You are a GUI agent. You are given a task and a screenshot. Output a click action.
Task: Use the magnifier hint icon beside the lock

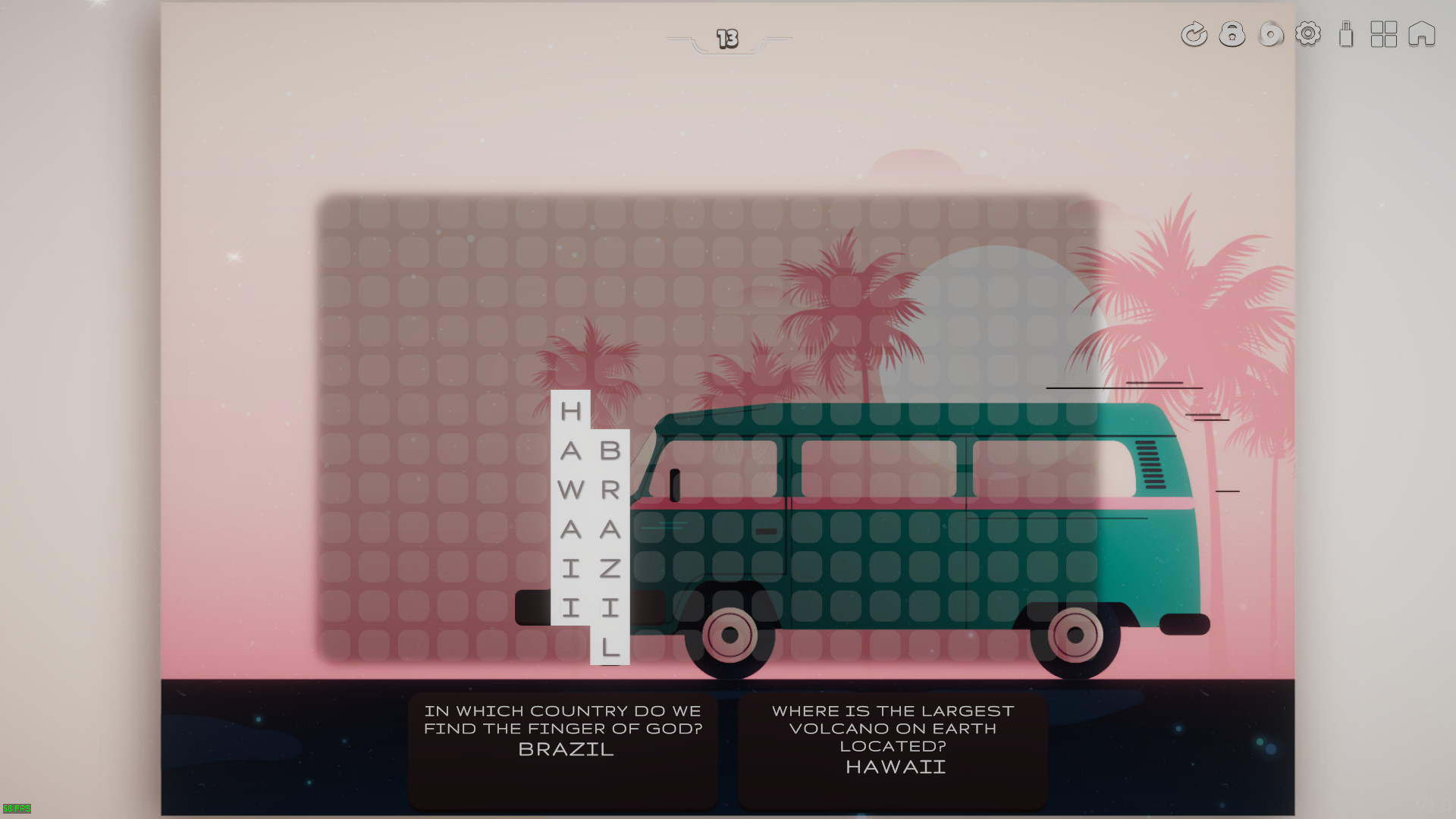tap(1270, 34)
